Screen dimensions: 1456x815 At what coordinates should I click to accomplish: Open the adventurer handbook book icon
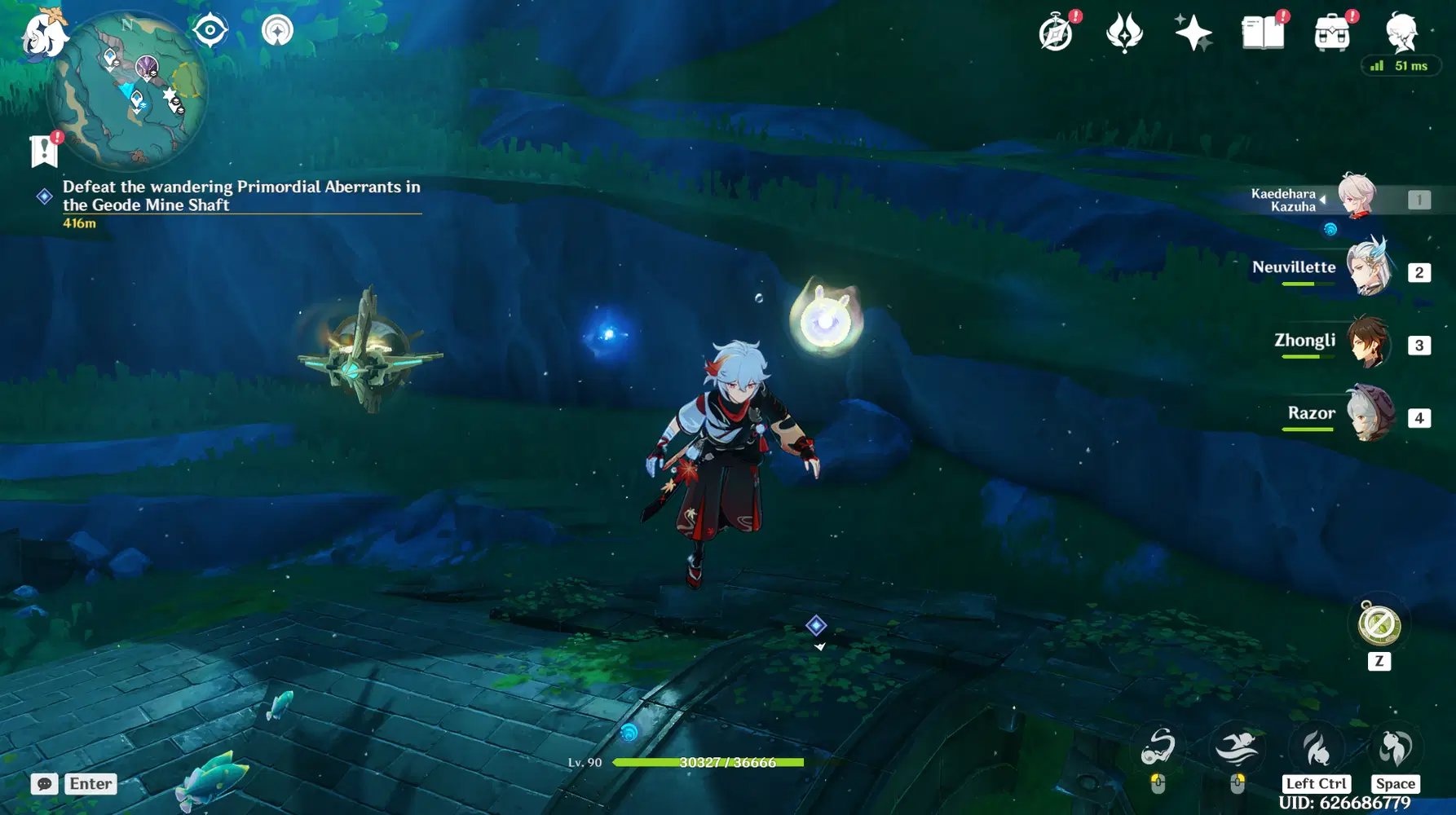(x=1262, y=33)
